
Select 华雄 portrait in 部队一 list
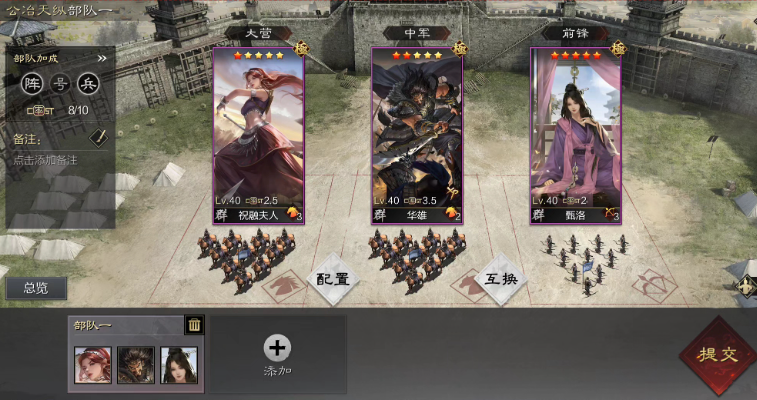pos(135,365)
